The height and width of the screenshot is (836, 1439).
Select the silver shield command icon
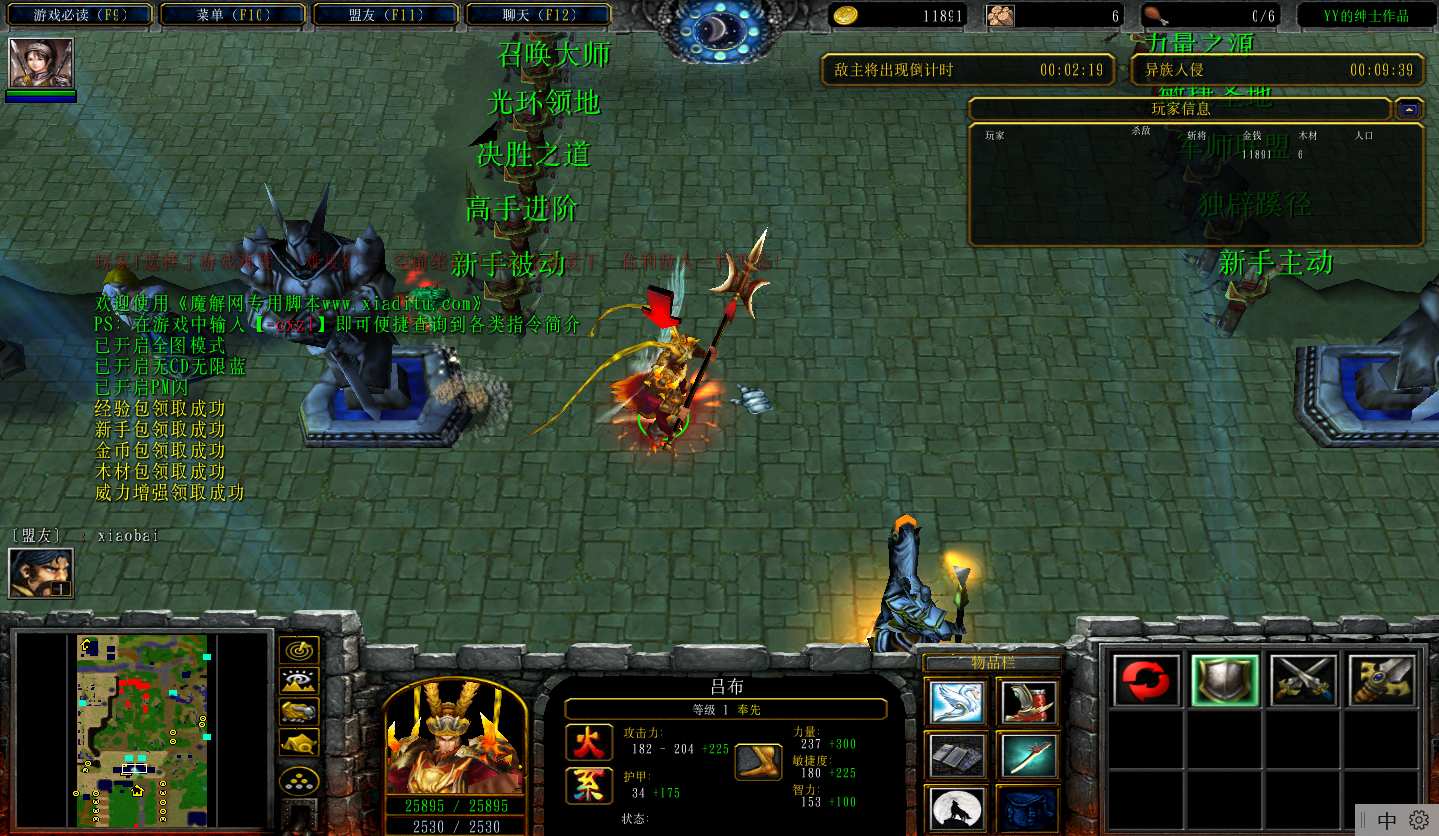point(1225,681)
